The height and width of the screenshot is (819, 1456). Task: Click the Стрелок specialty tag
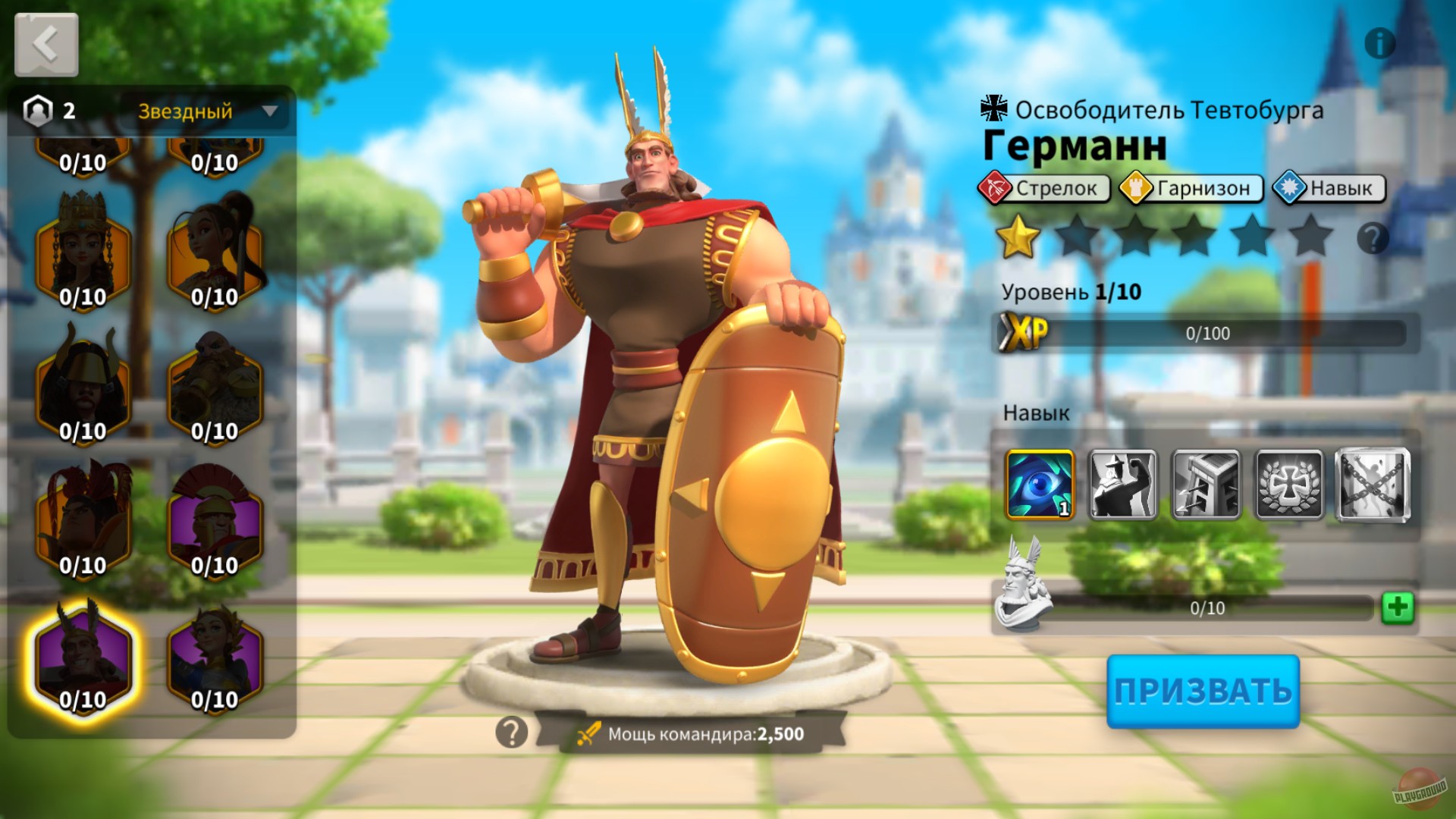click(1044, 189)
